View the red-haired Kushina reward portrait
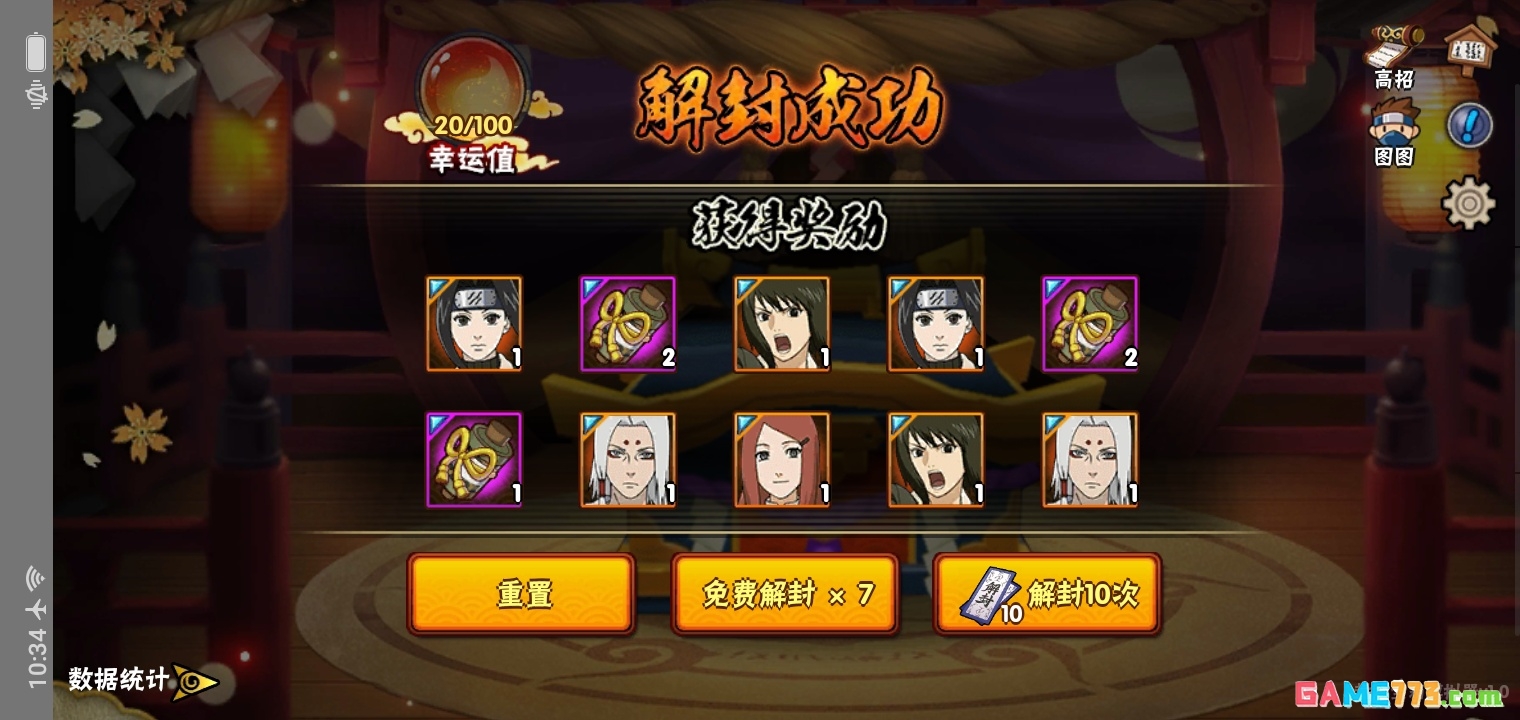The image size is (1520, 720). click(x=782, y=460)
